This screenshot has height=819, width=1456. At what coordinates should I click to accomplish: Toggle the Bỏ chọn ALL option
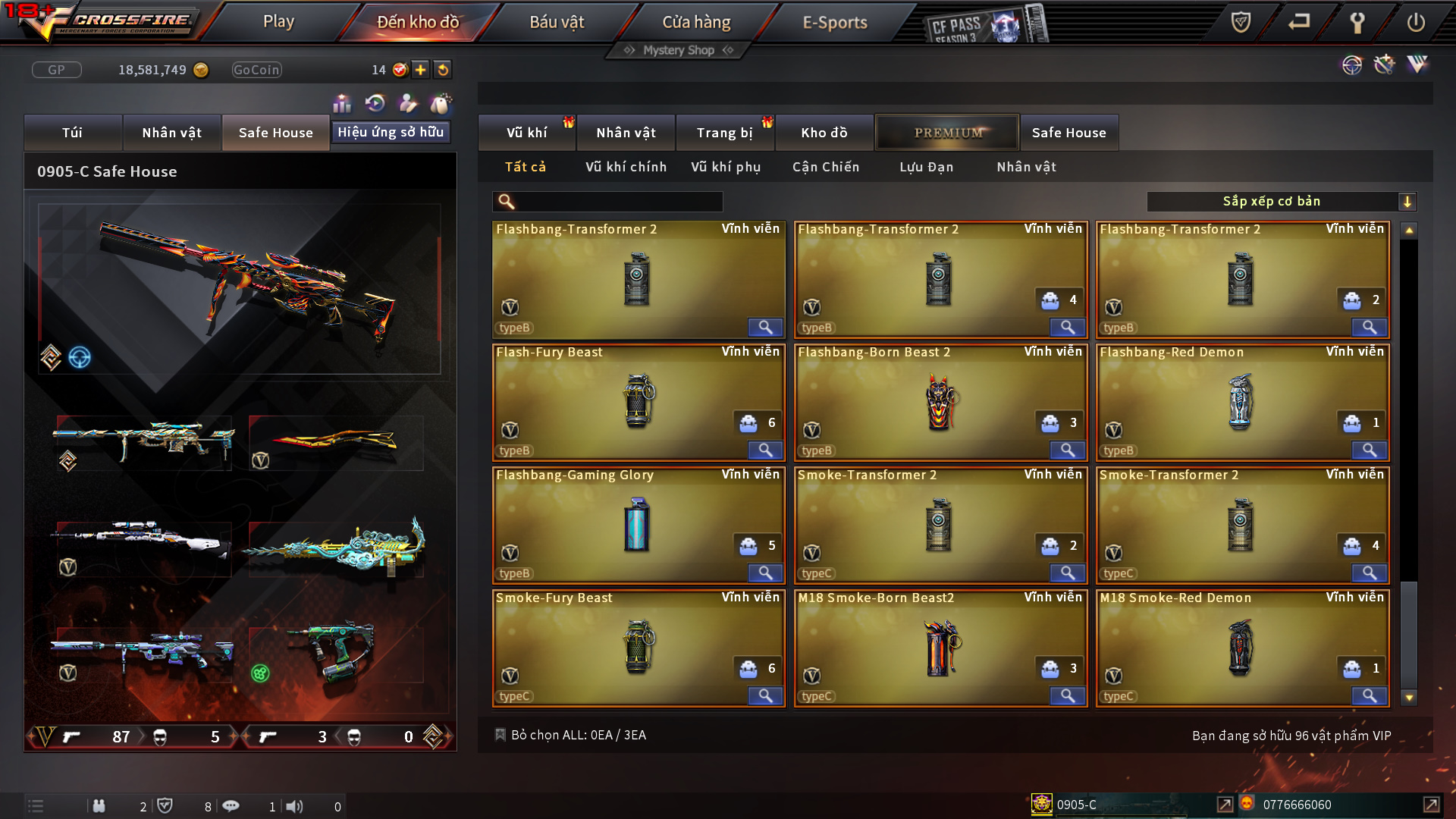[x=500, y=735]
